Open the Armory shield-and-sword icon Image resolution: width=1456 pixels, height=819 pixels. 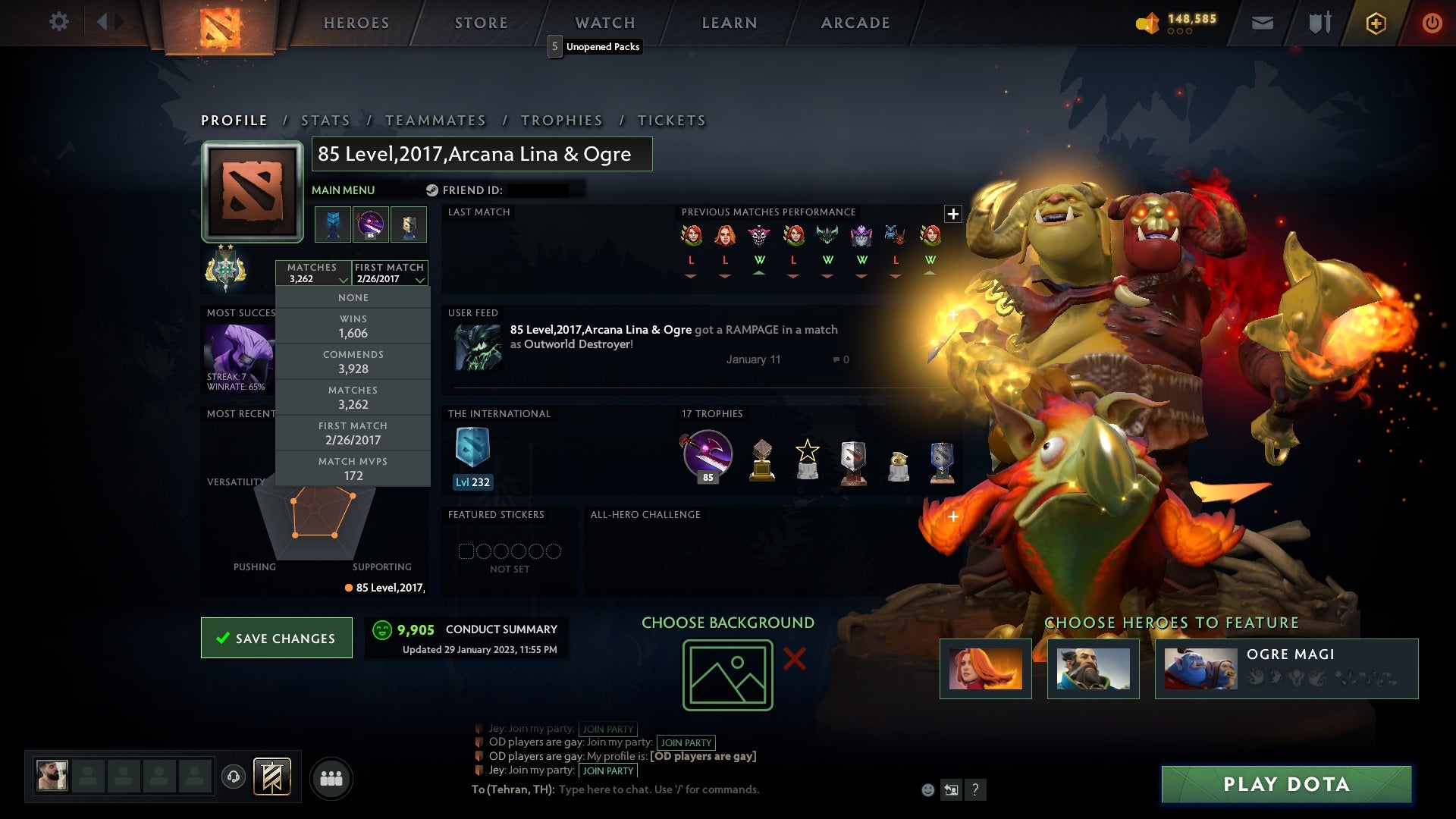tap(1319, 22)
